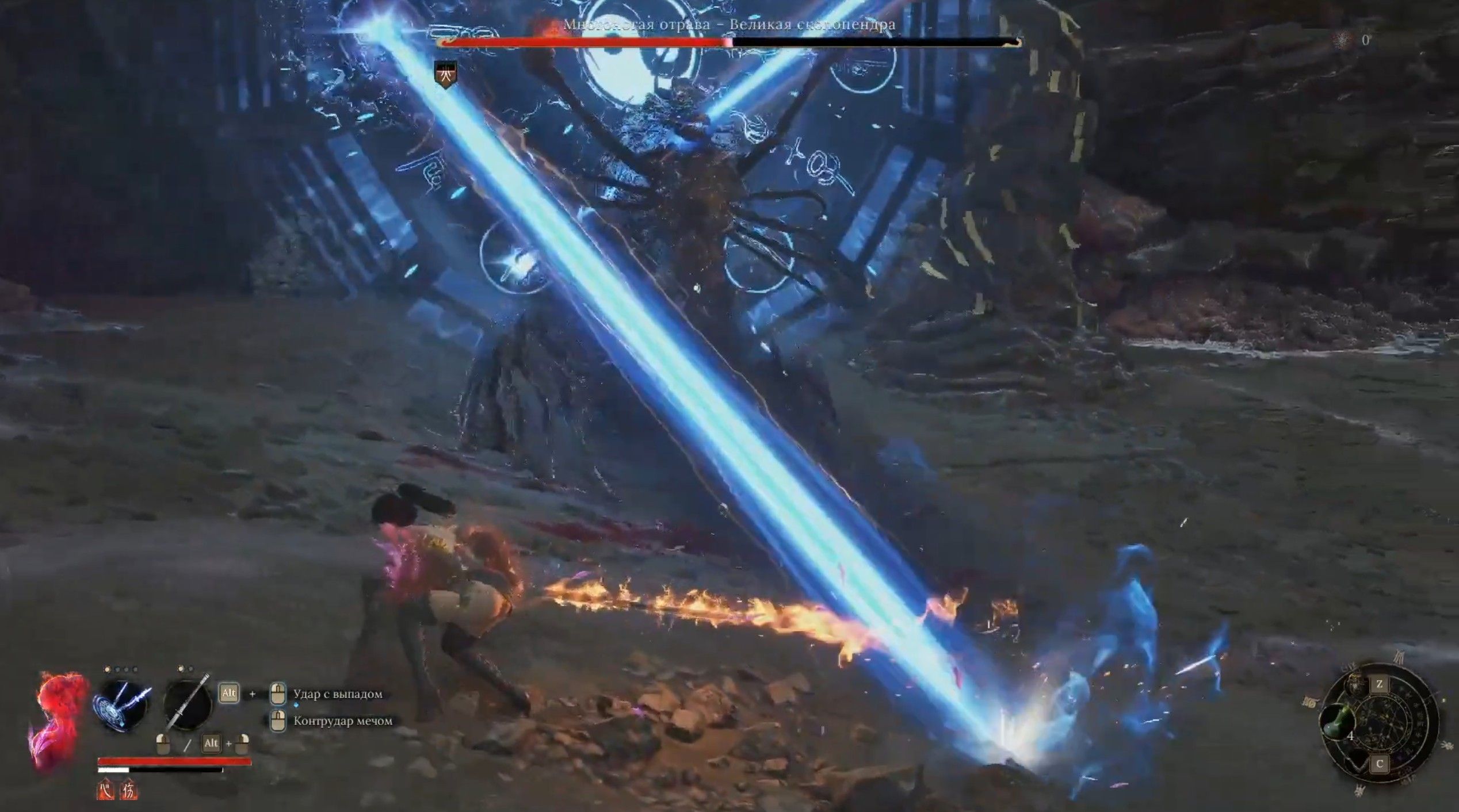The image size is (1459, 812).
Task: Click the boss debuff badge under the health bar
Action: [445, 75]
